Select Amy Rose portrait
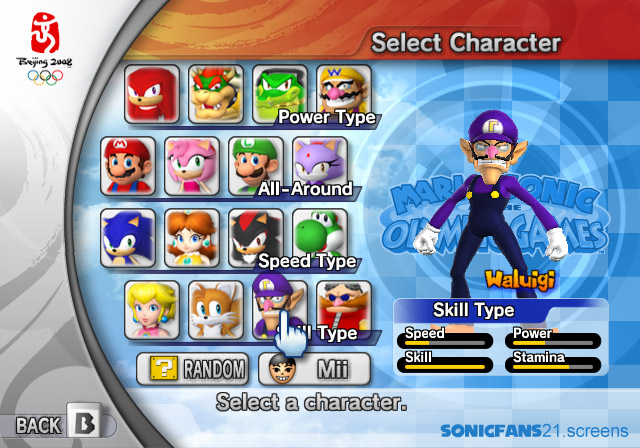Viewport: 640px width, 448px height. pos(191,165)
